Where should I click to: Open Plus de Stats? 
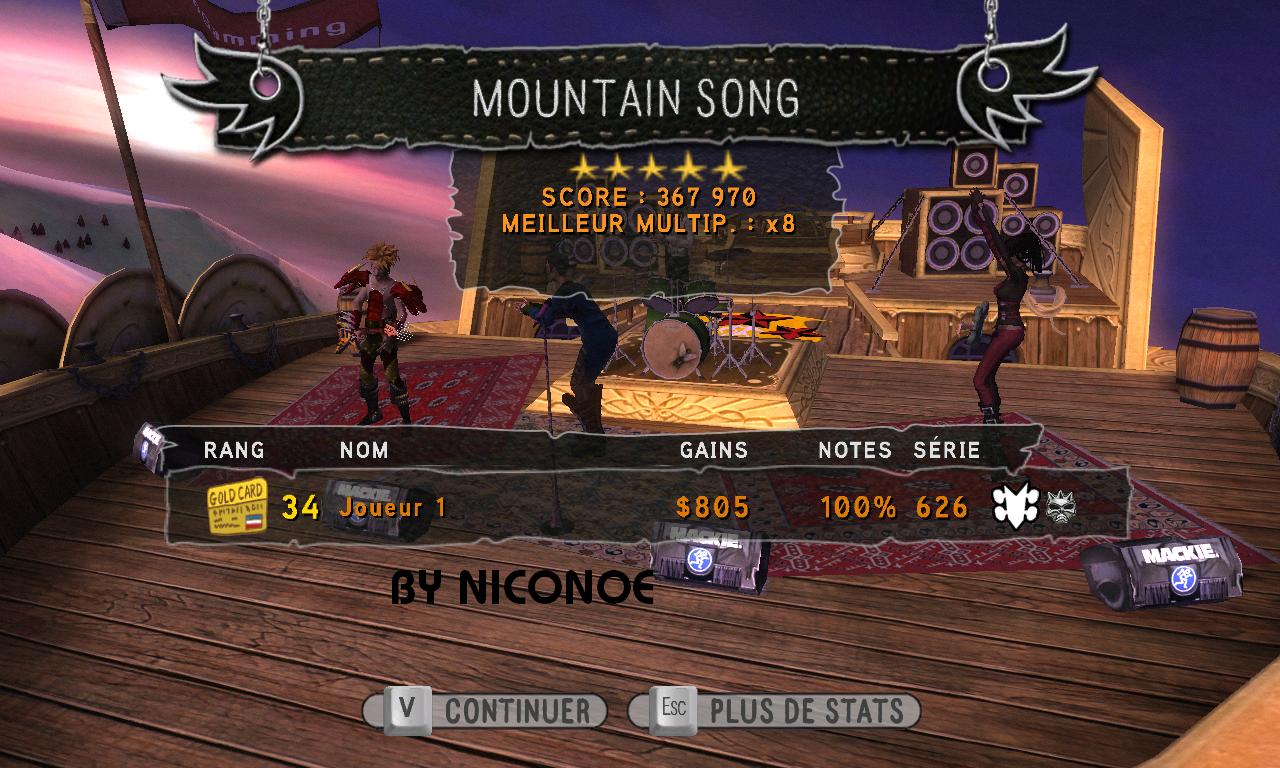[x=775, y=711]
